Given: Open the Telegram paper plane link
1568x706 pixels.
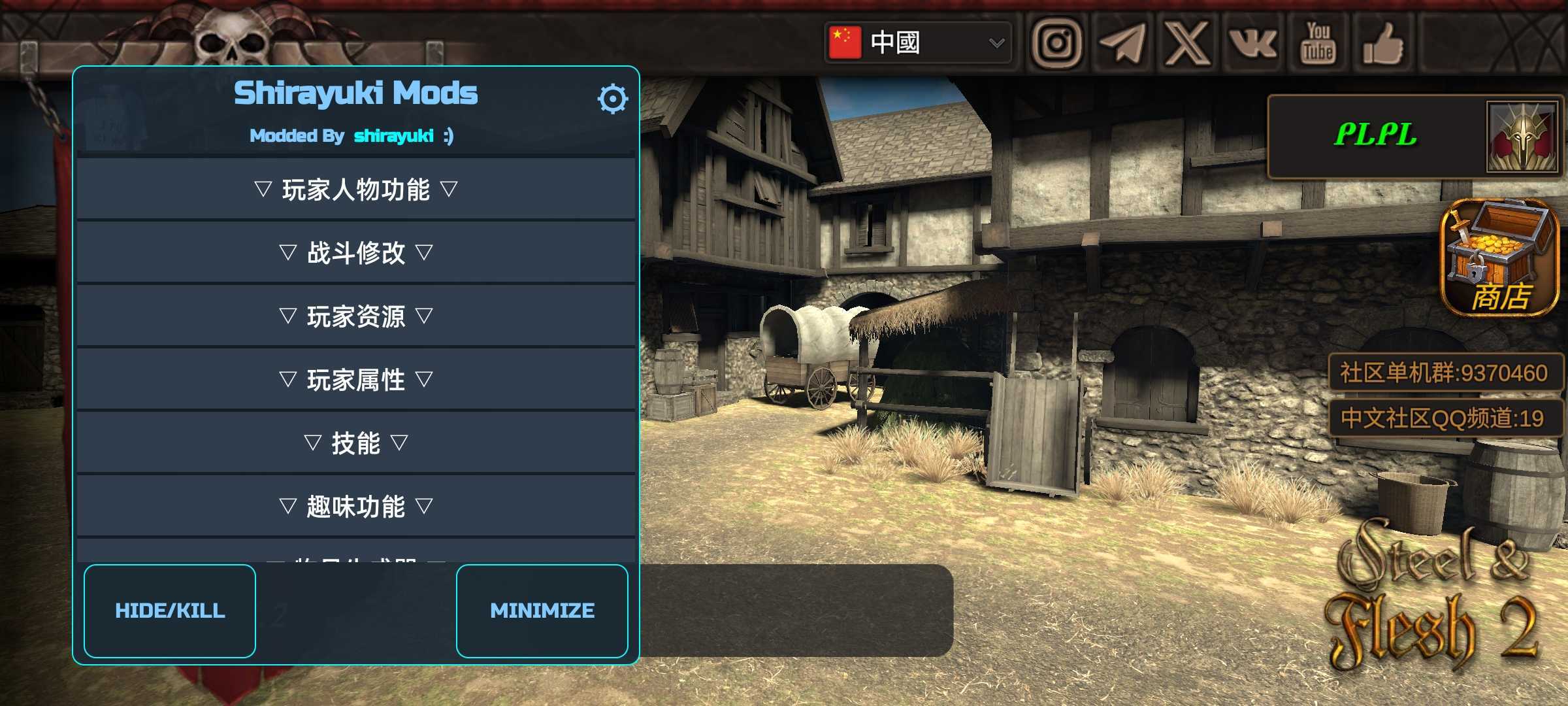Looking at the screenshot, I should 1122,43.
